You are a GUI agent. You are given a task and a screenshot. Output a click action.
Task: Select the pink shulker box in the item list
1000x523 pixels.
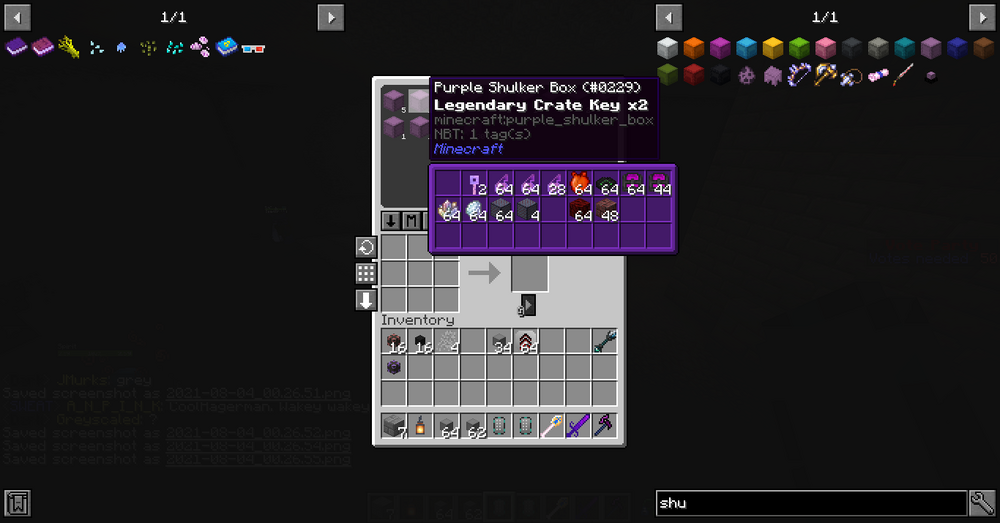[x=825, y=48]
